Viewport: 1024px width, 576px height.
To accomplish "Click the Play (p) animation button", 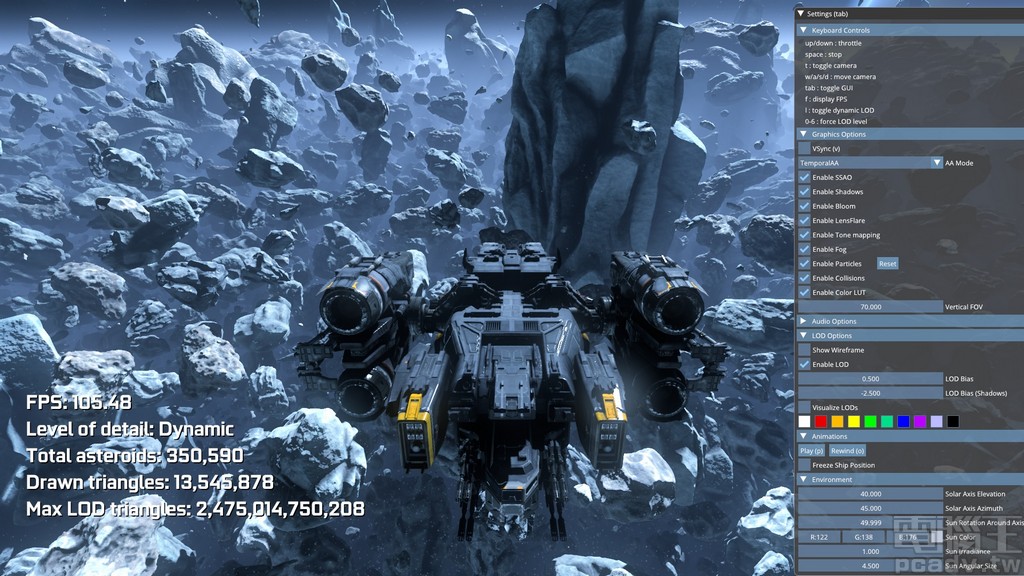I will click(x=813, y=451).
